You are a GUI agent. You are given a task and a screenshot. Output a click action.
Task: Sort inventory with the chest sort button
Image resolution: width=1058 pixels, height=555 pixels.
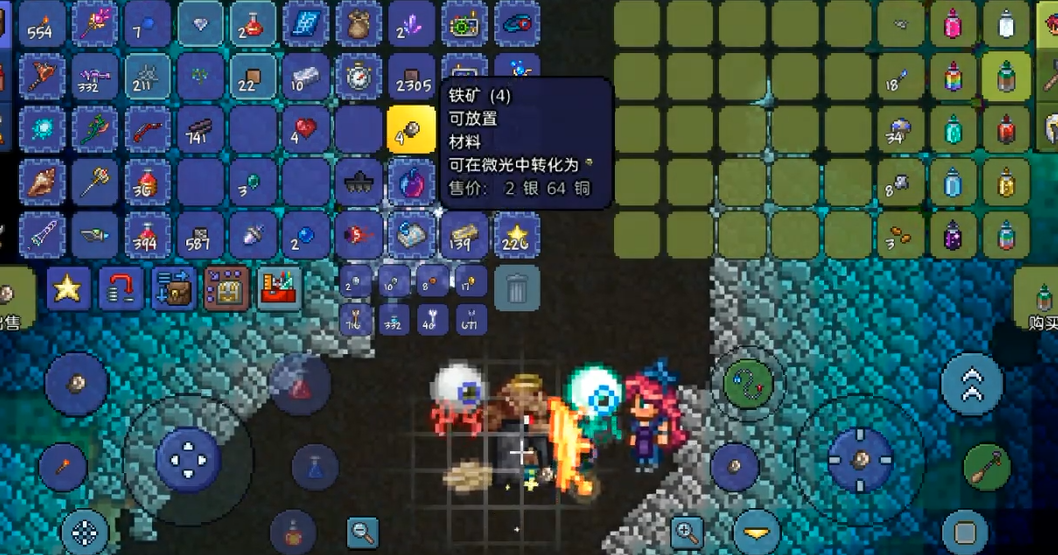227,288
